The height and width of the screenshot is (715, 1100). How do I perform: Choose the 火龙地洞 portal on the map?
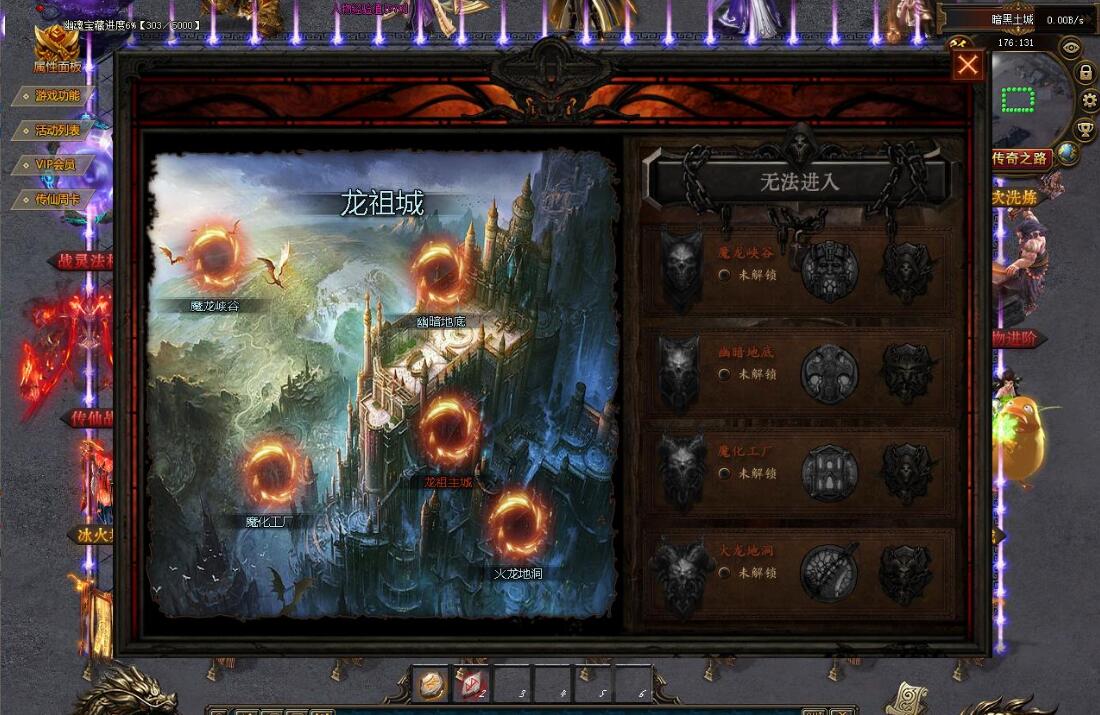(x=518, y=525)
